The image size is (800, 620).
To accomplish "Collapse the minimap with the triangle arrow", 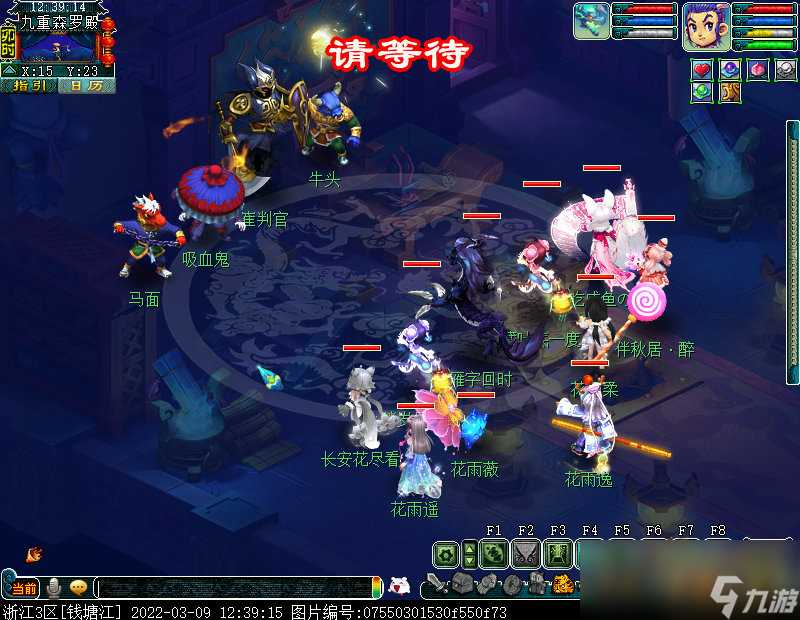I will tap(9, 70).
